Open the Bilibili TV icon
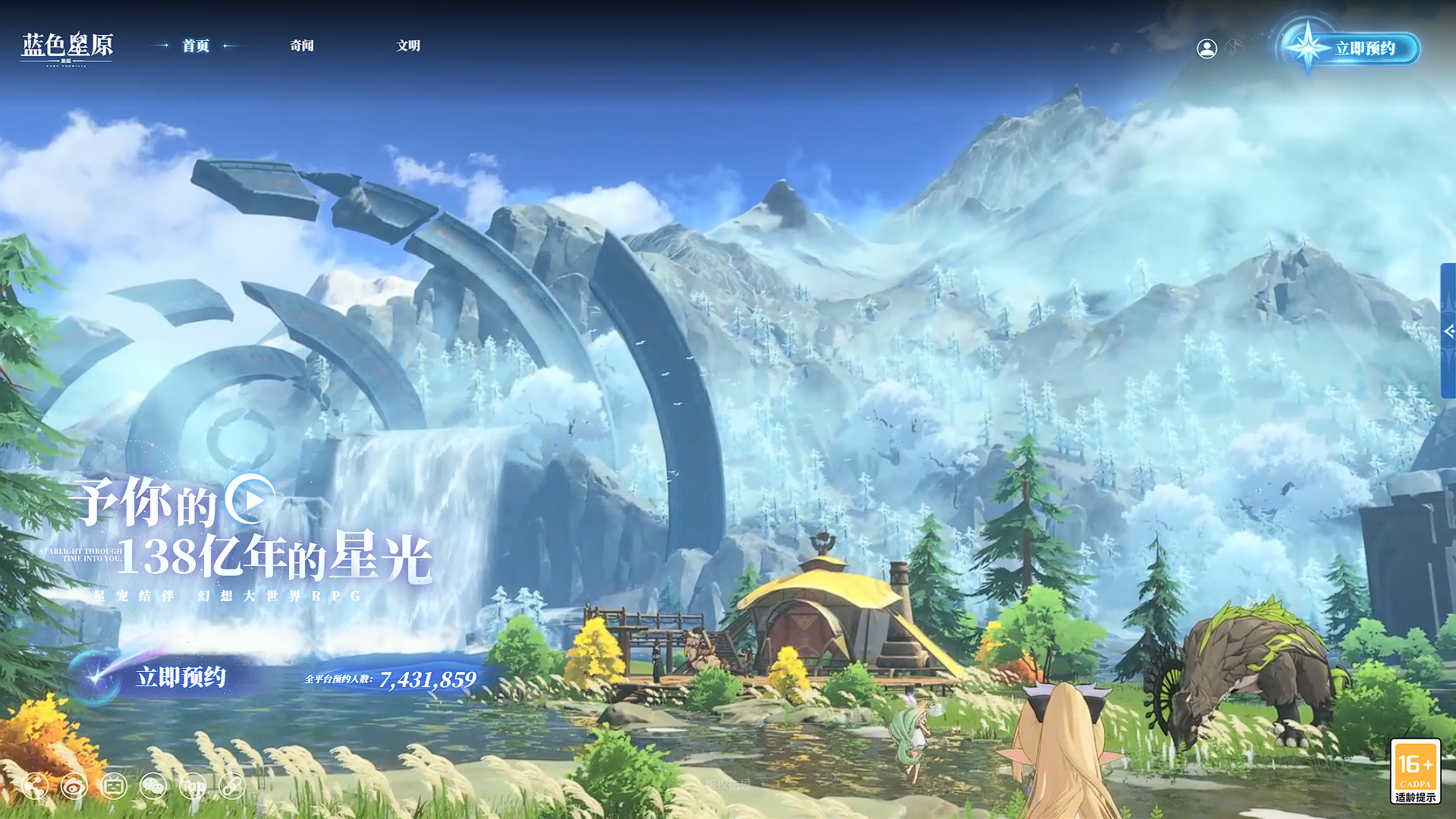 point(114,786)
